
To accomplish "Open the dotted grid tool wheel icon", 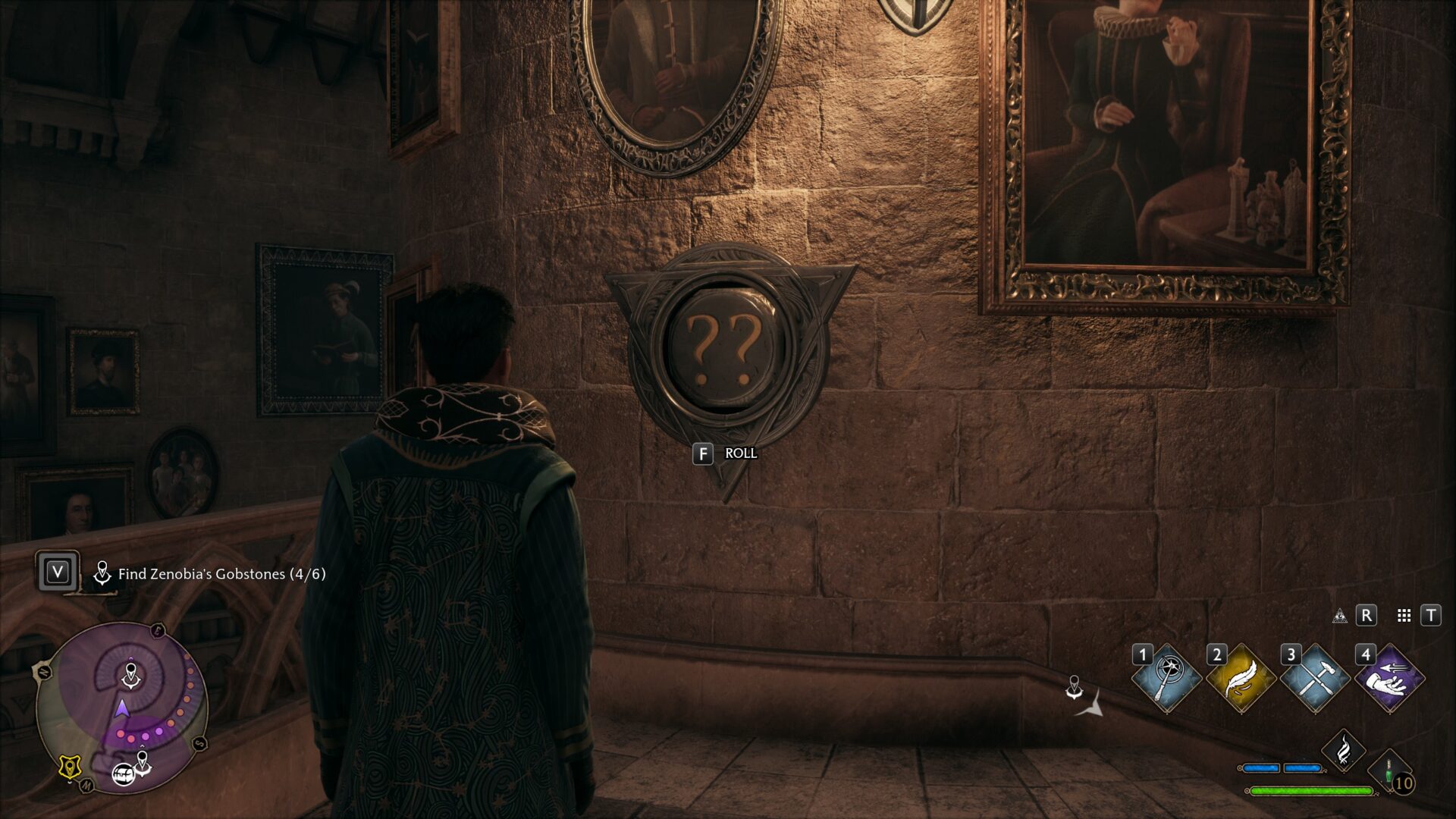I will pos(1404,616).
